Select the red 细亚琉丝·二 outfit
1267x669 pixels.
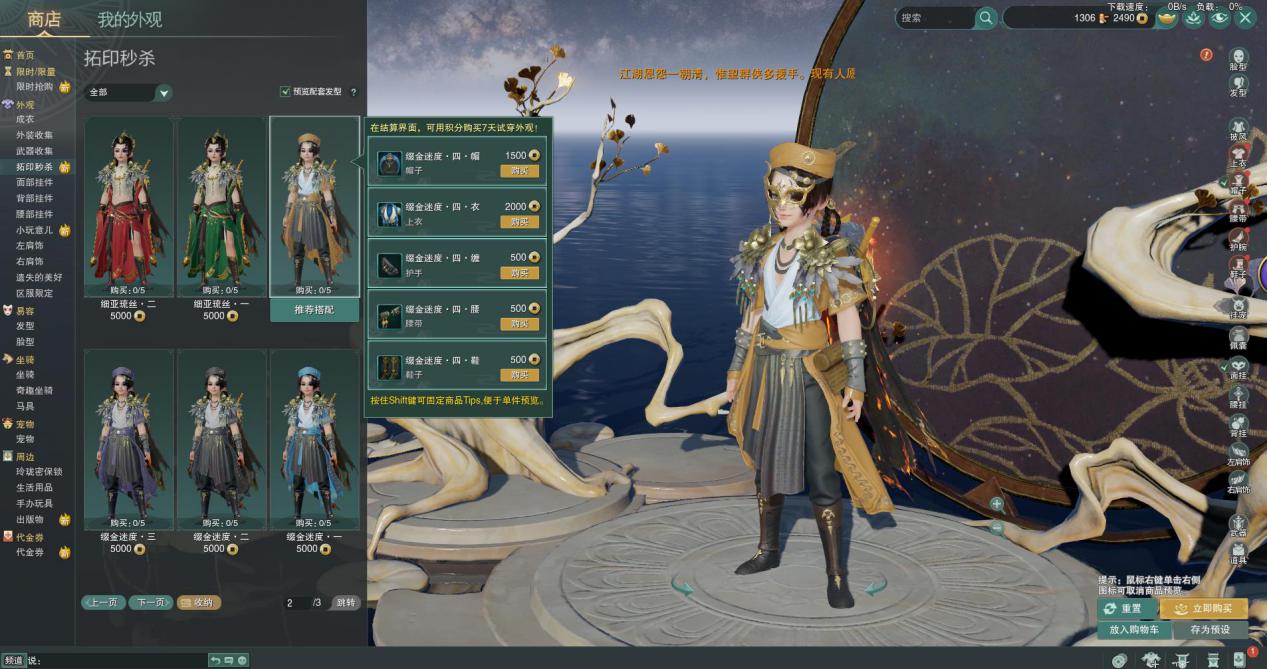tap(128, 208)
